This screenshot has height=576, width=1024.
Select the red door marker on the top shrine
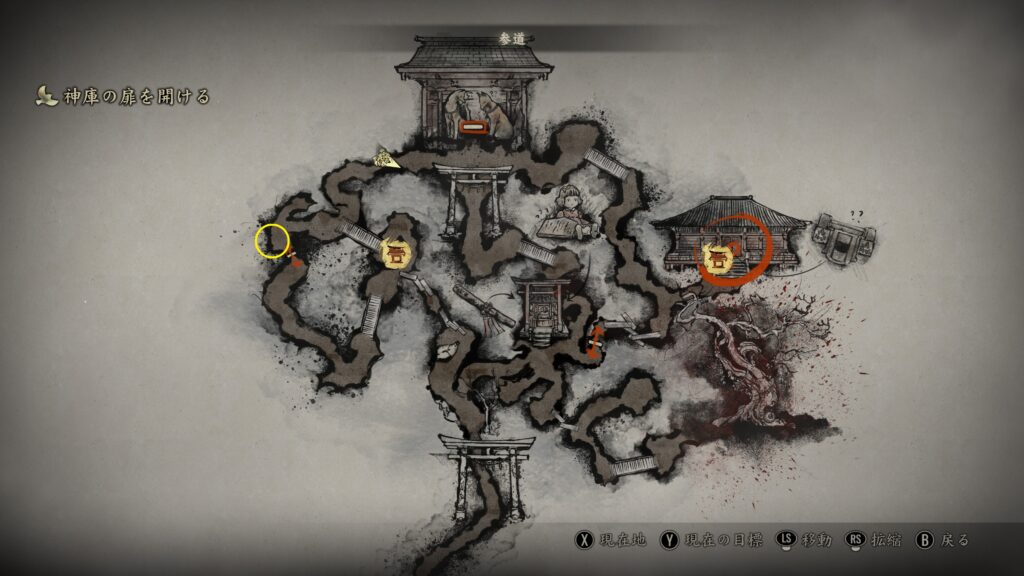(x=474, y=127)
